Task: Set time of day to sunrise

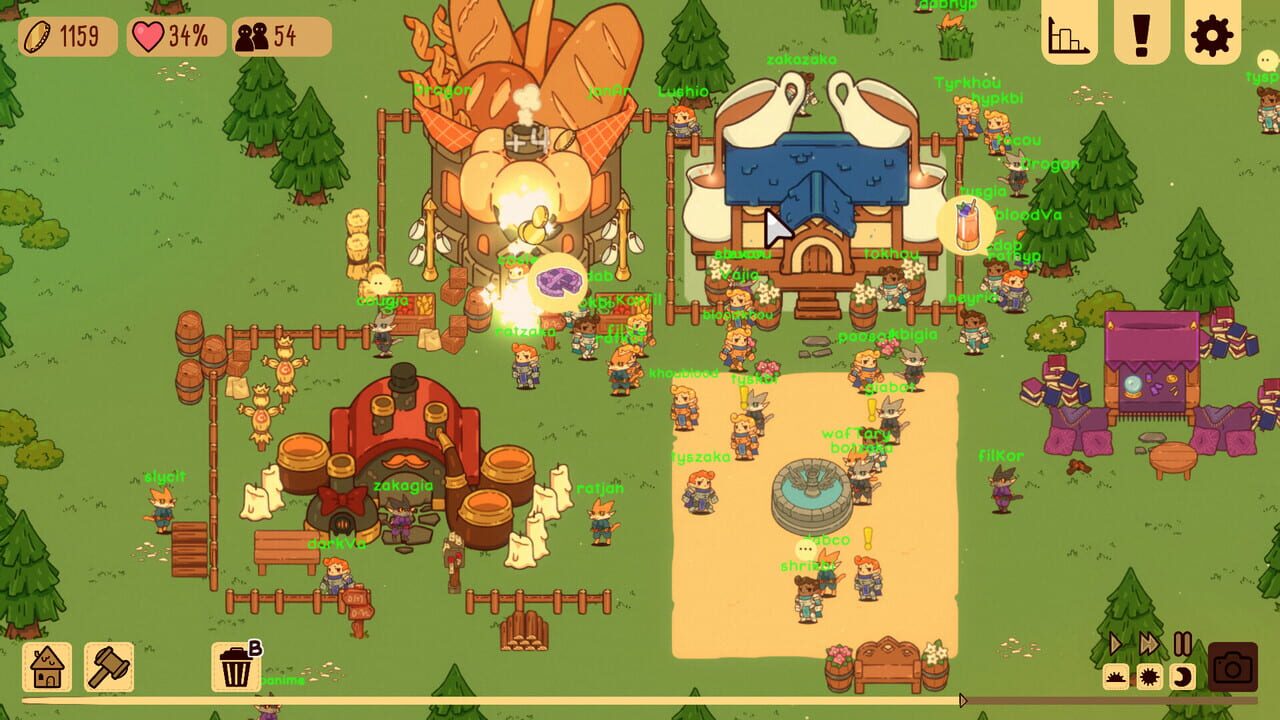Action: pos(1116,677)
